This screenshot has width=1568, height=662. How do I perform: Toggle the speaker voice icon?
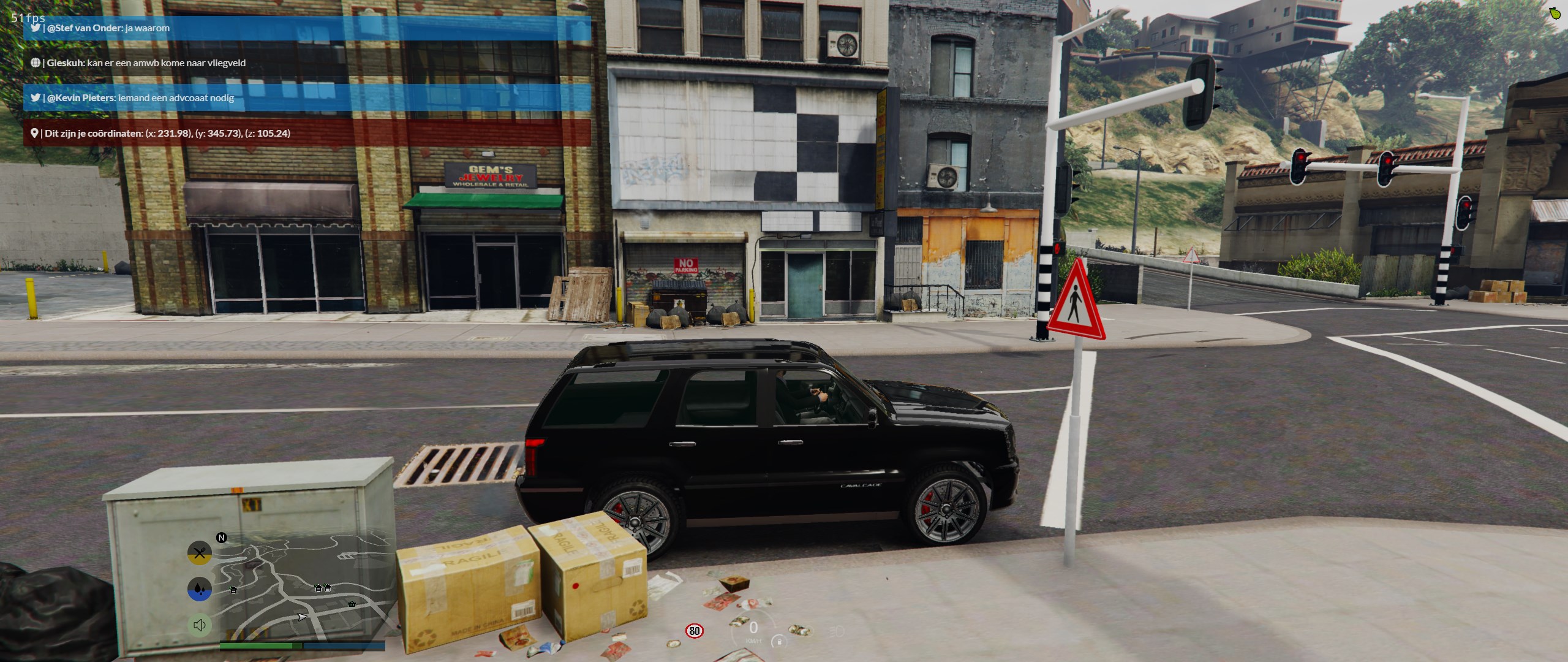point(199,625)
